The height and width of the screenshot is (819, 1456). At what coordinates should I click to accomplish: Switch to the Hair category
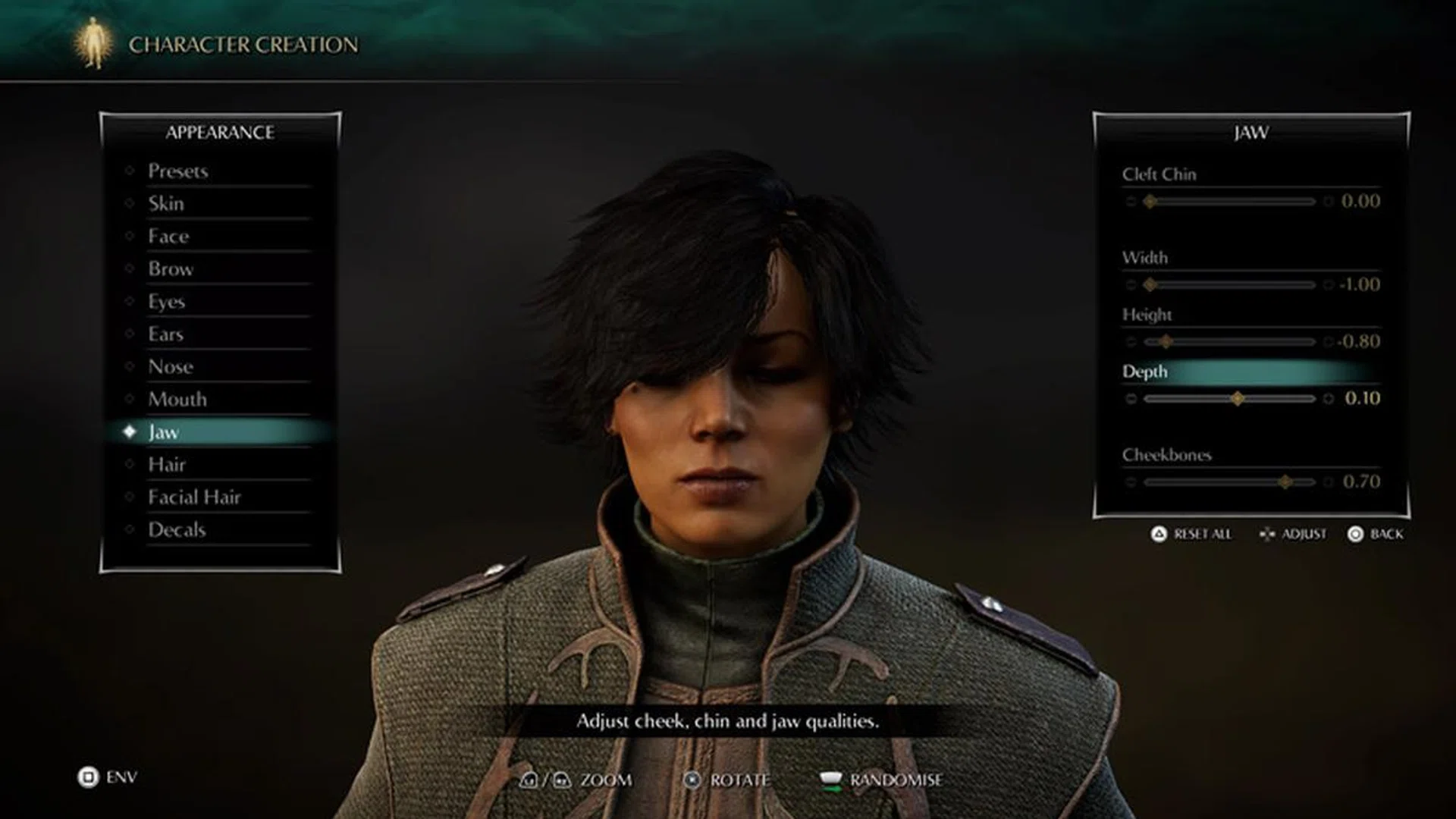166,465
